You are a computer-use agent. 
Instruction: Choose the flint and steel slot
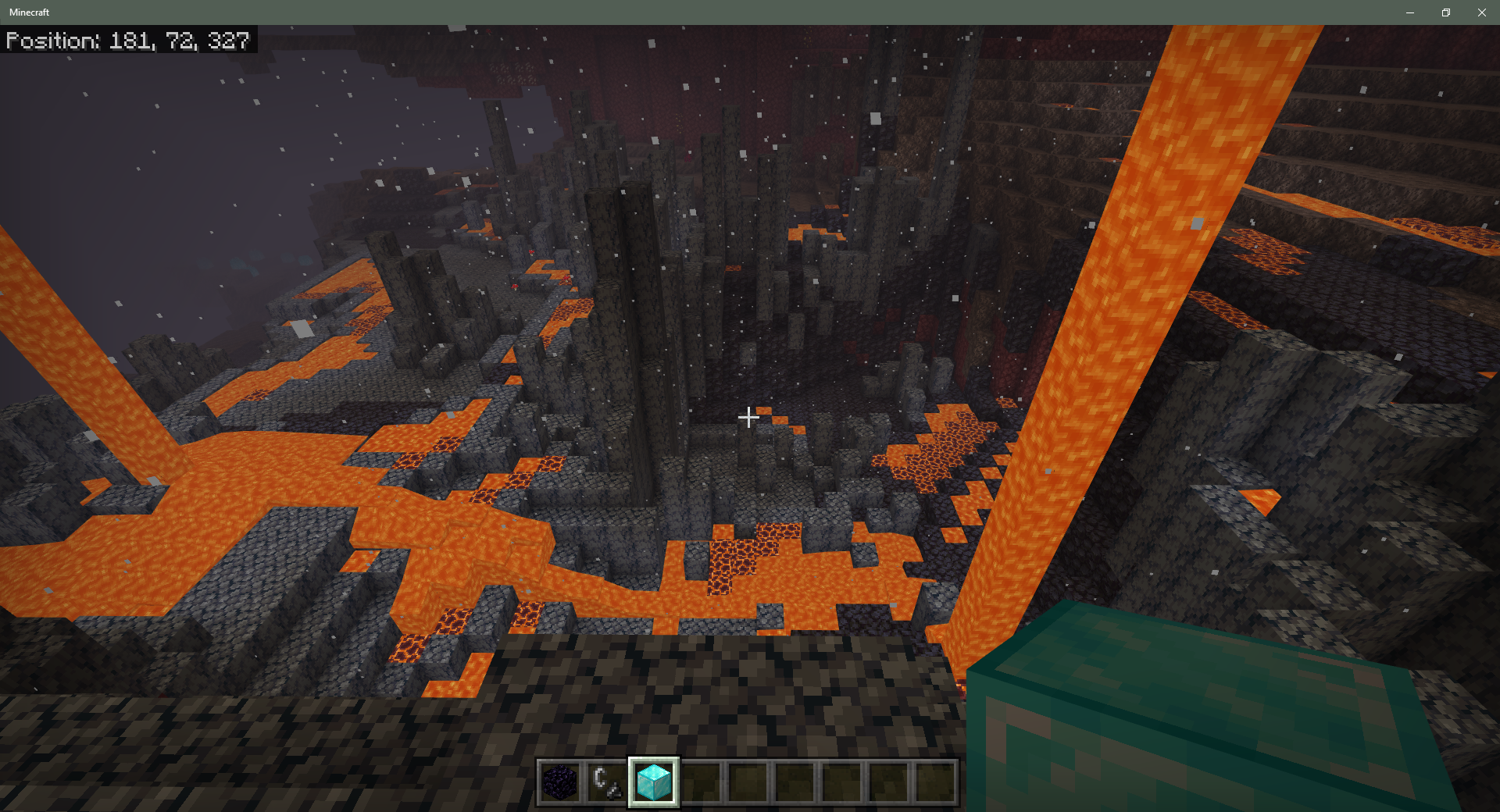pos(607,782)
